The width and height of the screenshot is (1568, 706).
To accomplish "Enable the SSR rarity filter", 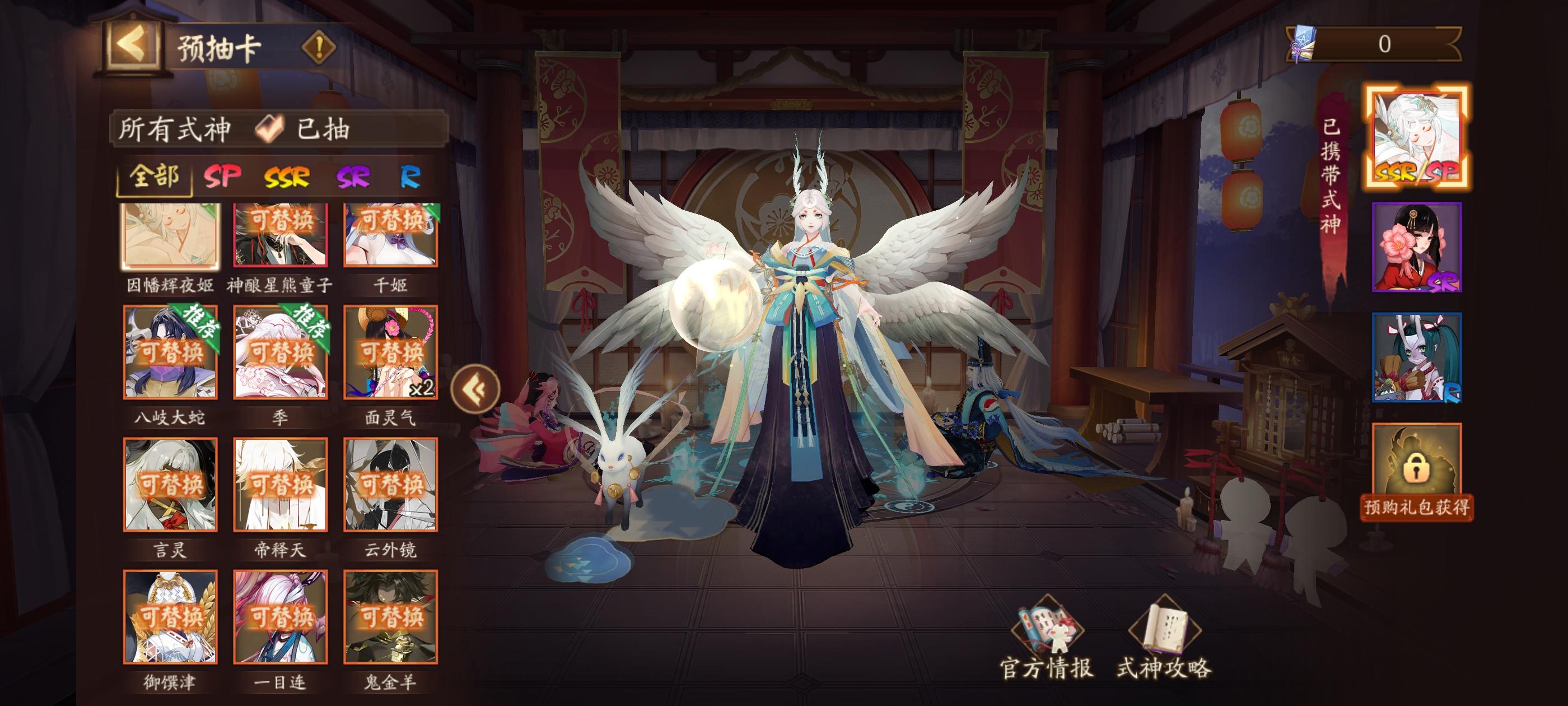I will (286, 176).
